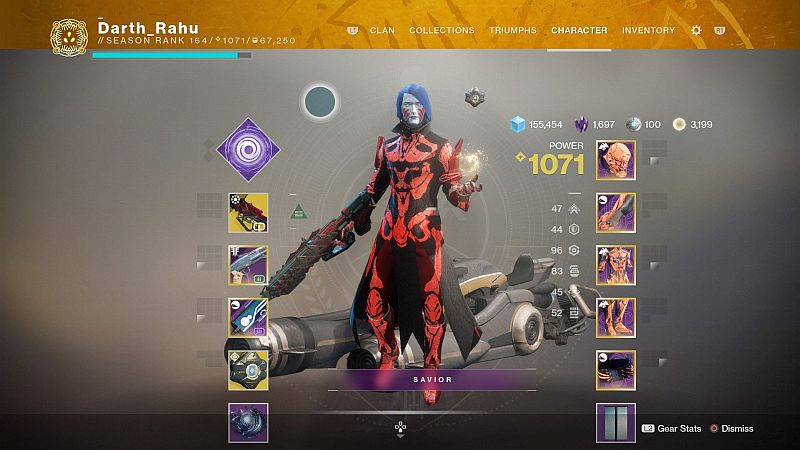Open the clan banner slot
Viewport: 800px width, 450px height.
(x=616, y=422)
